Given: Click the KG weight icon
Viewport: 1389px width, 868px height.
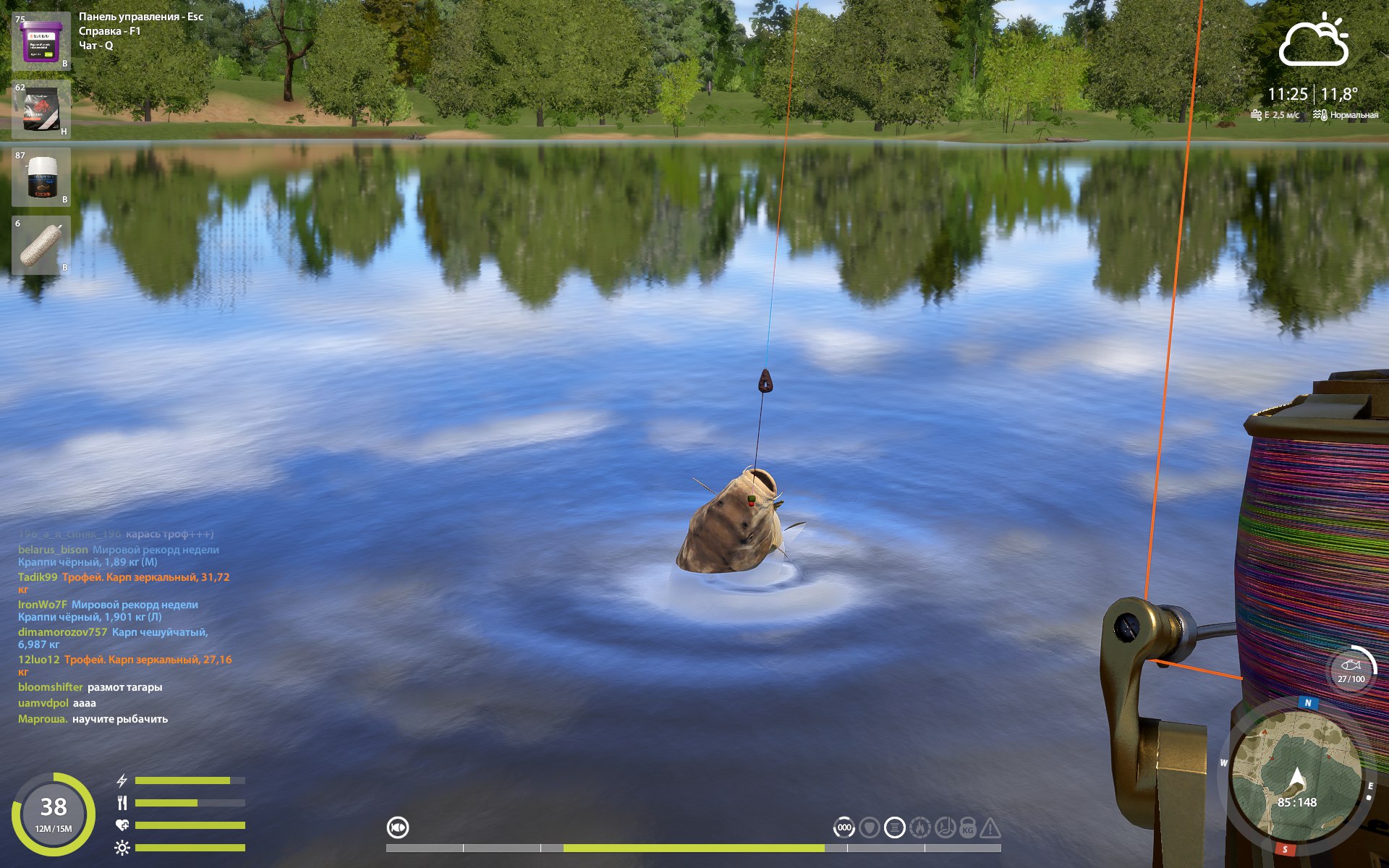Looking at the screenshot, I should point(968,827).
